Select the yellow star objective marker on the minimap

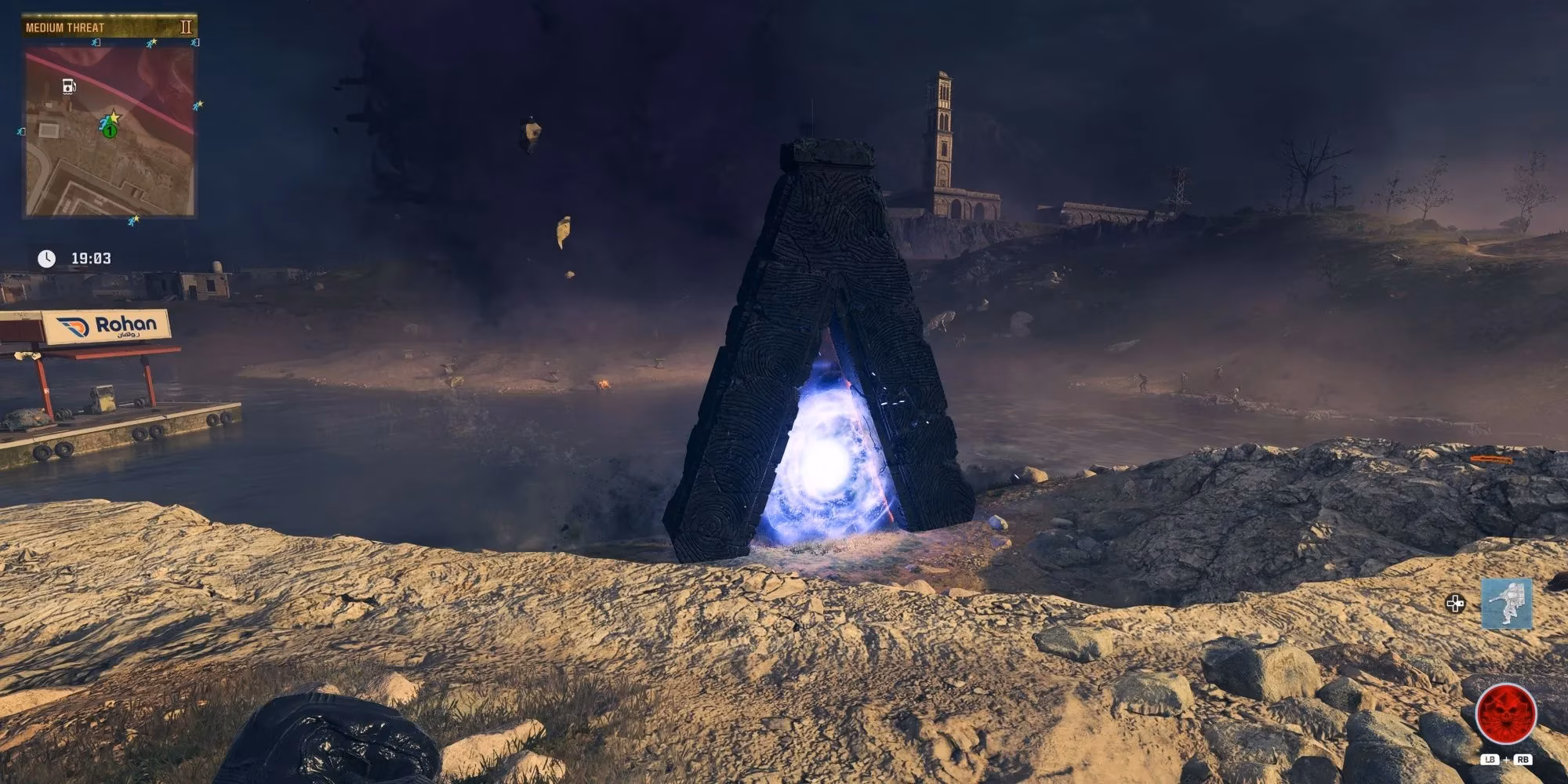pyautogui.click(x=114, y=118)
